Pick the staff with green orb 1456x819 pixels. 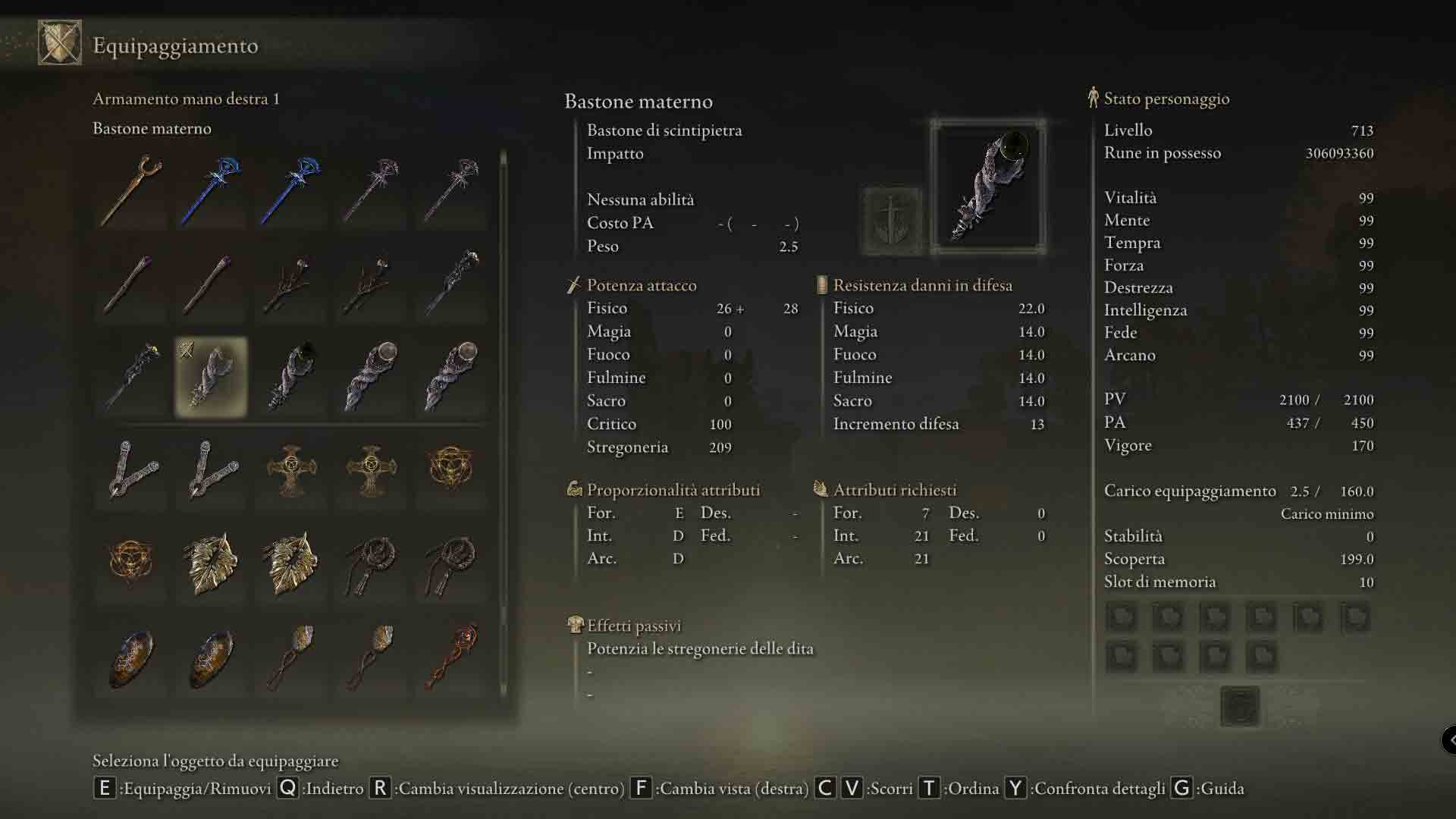click(292, 377)
